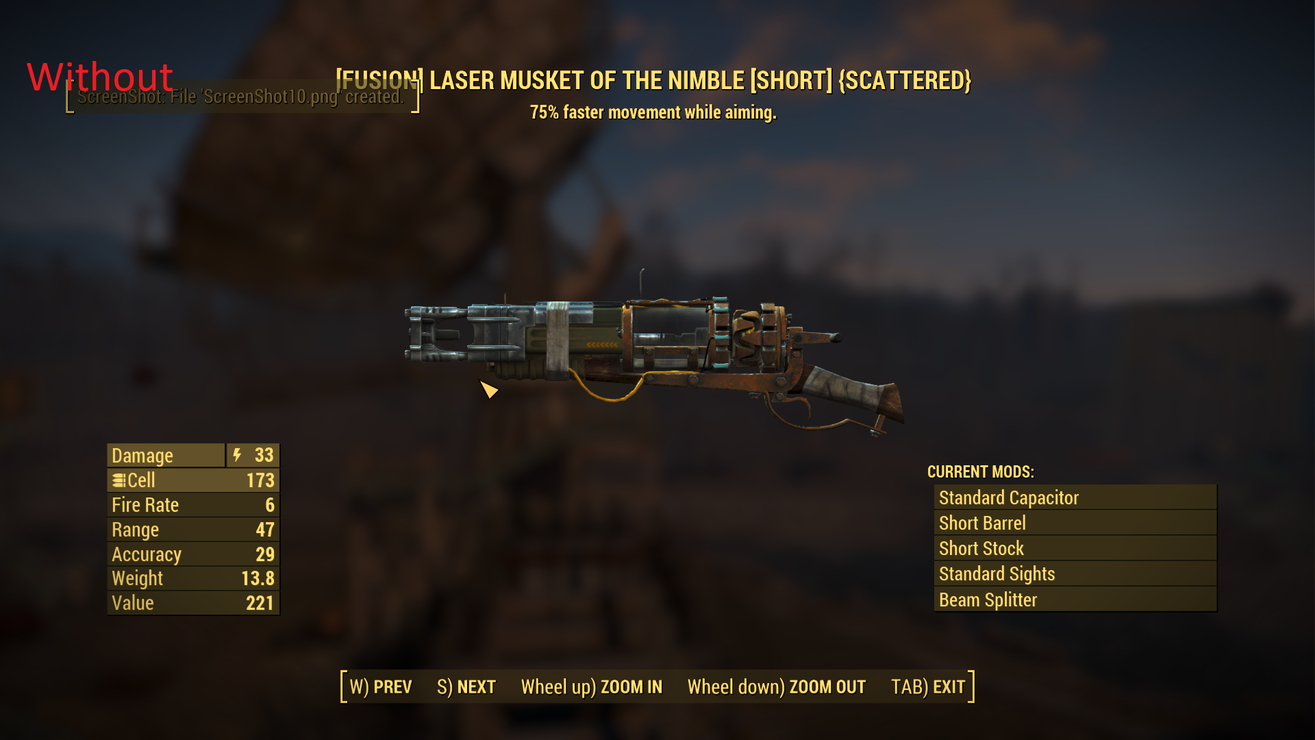Open the CURRENT MODS list header
1315x740 pixels.
pos(981,471)
